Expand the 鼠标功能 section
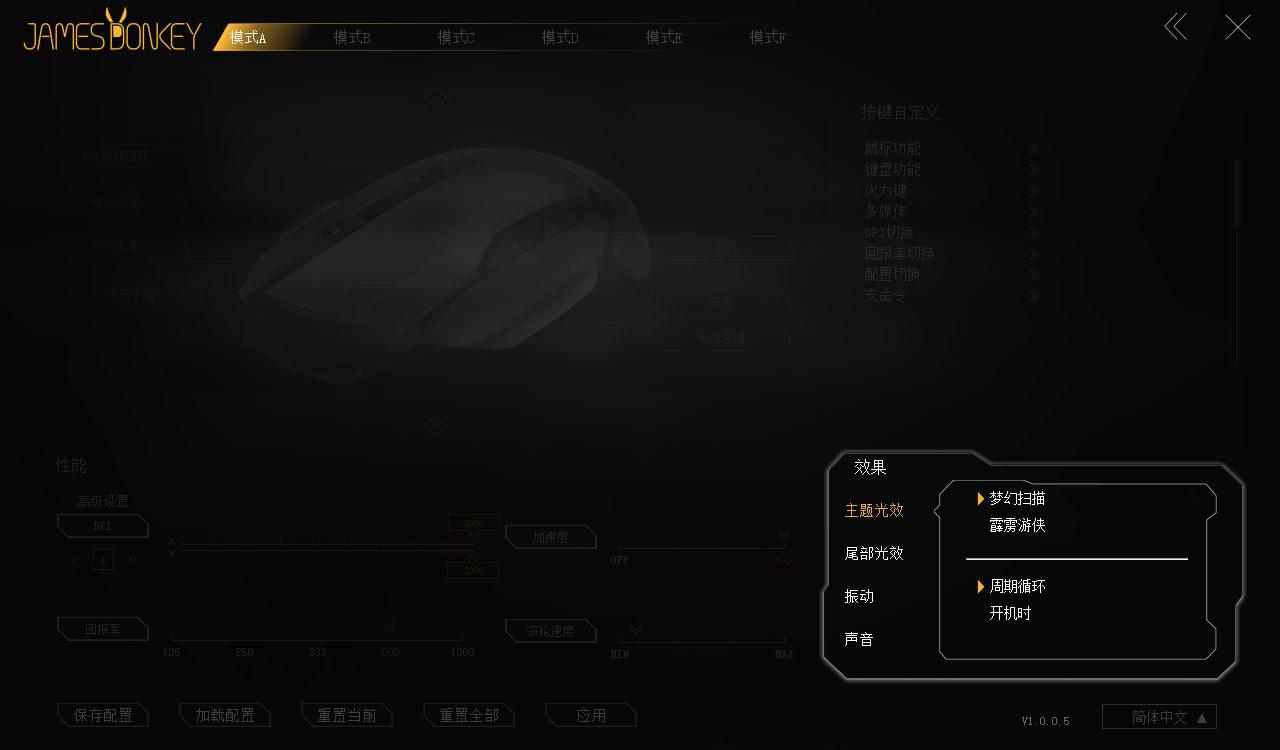This screenshot has height=750, width=1280. [x=893, y=148]
